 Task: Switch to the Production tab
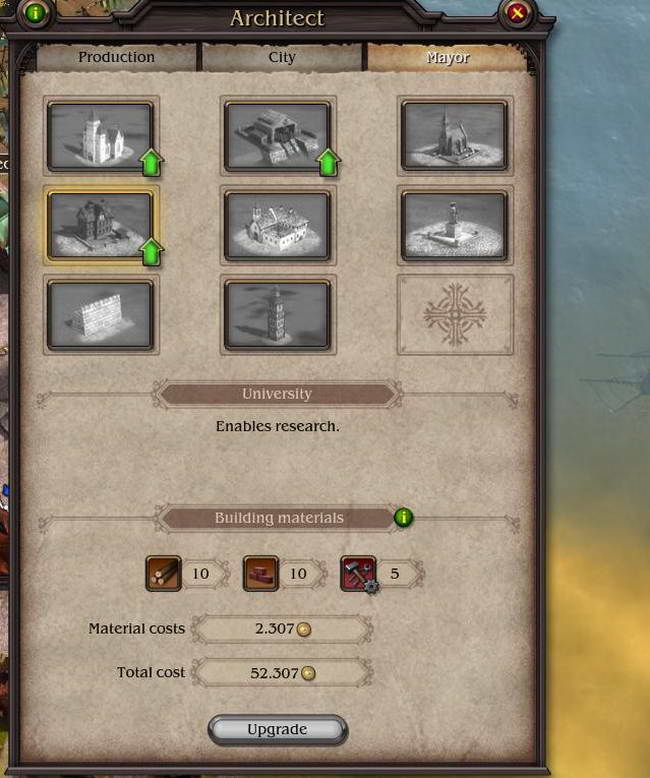click(117, 57)
